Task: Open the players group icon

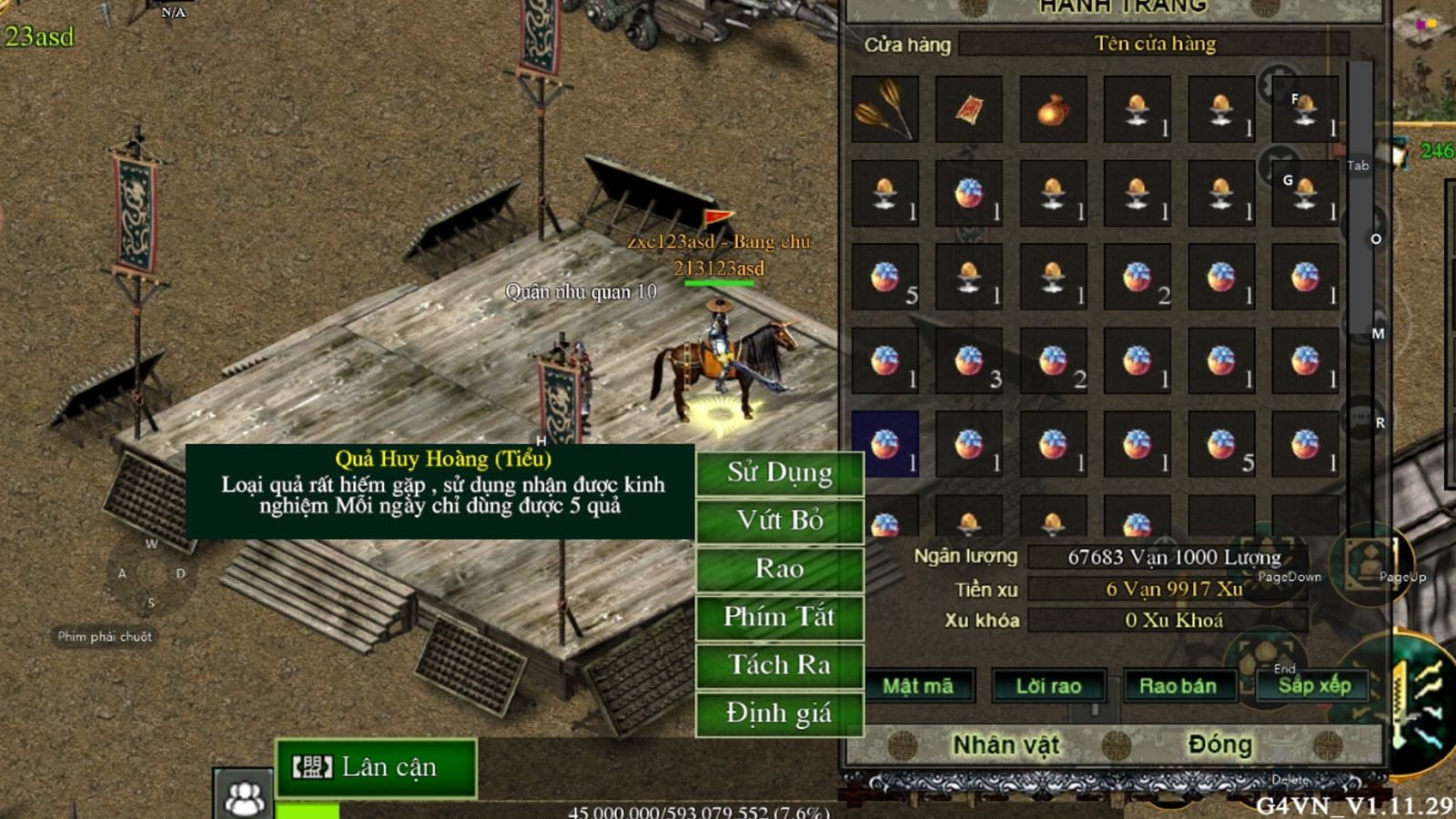Action: [244, 797]
